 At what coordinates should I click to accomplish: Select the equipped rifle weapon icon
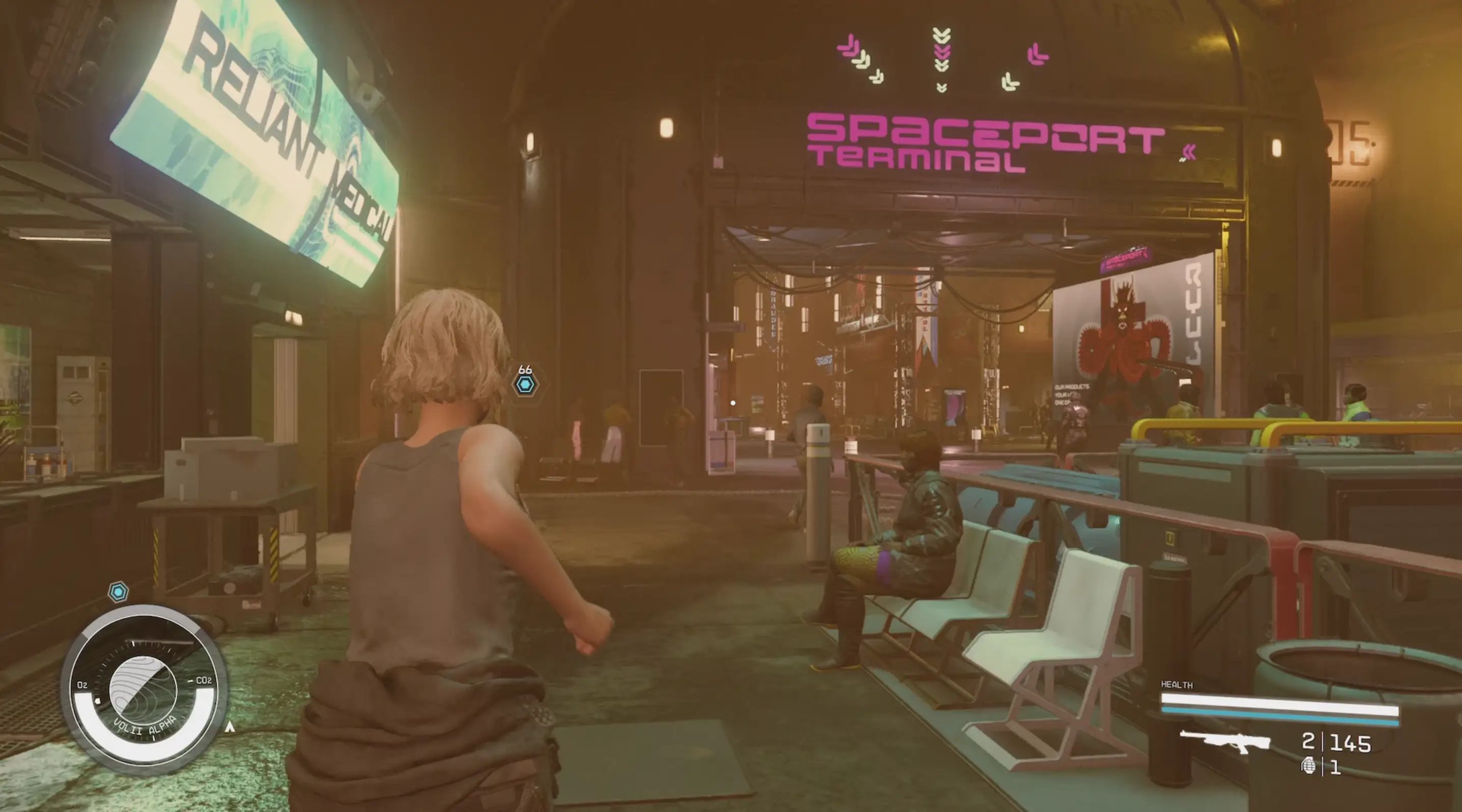pyautogui.click(x=1224, y=741)
